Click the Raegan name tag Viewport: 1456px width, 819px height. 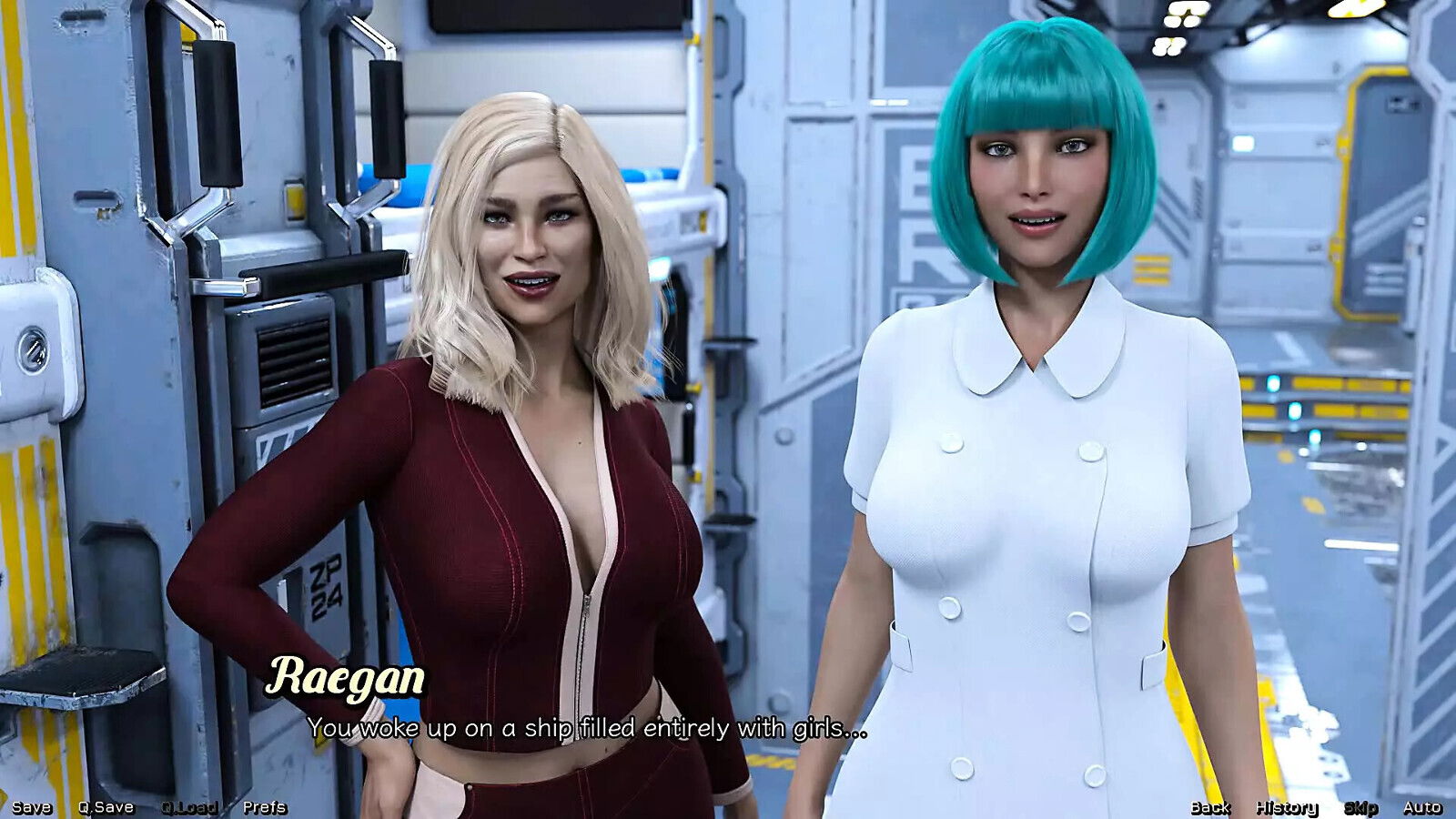[349, 677]
